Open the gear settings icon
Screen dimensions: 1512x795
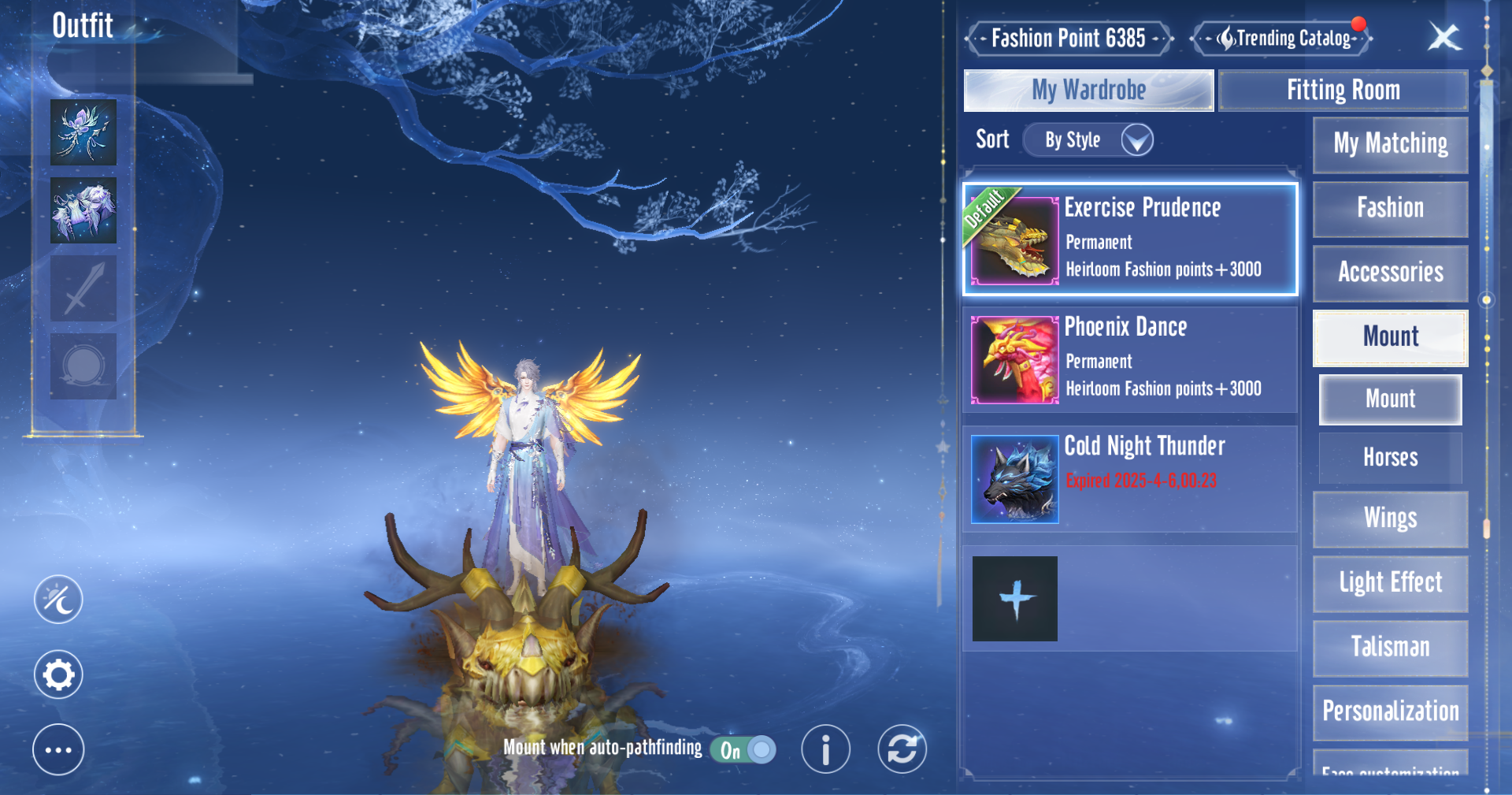[x=58, y=675]
